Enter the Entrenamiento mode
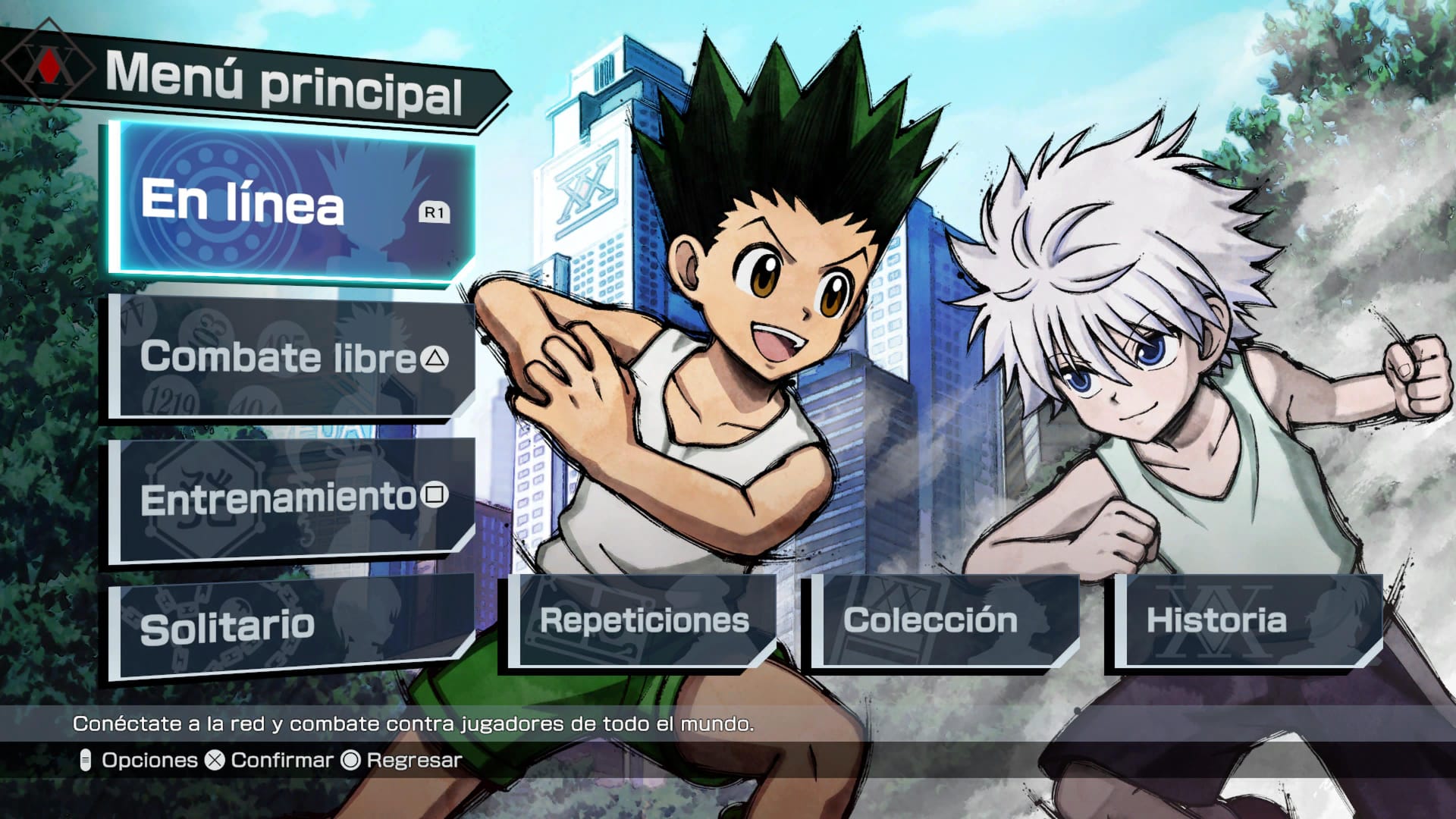The height and width of the screenshot is (819, 1456). tap(292, 498)
